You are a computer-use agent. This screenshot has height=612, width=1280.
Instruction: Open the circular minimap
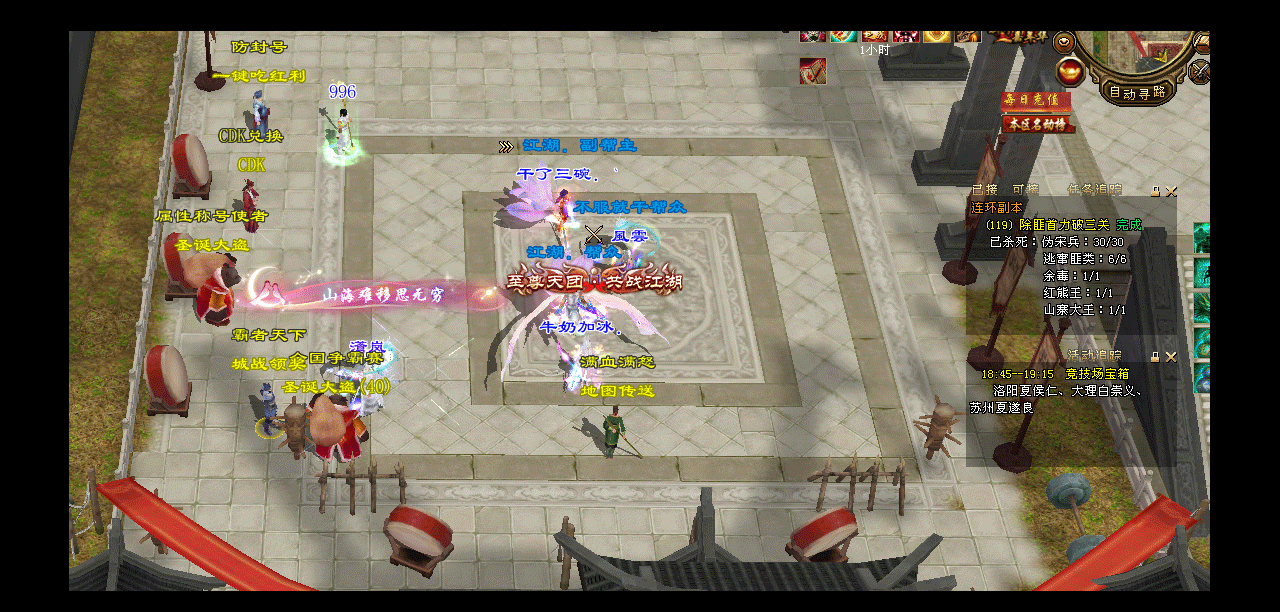coord(1140,50)
